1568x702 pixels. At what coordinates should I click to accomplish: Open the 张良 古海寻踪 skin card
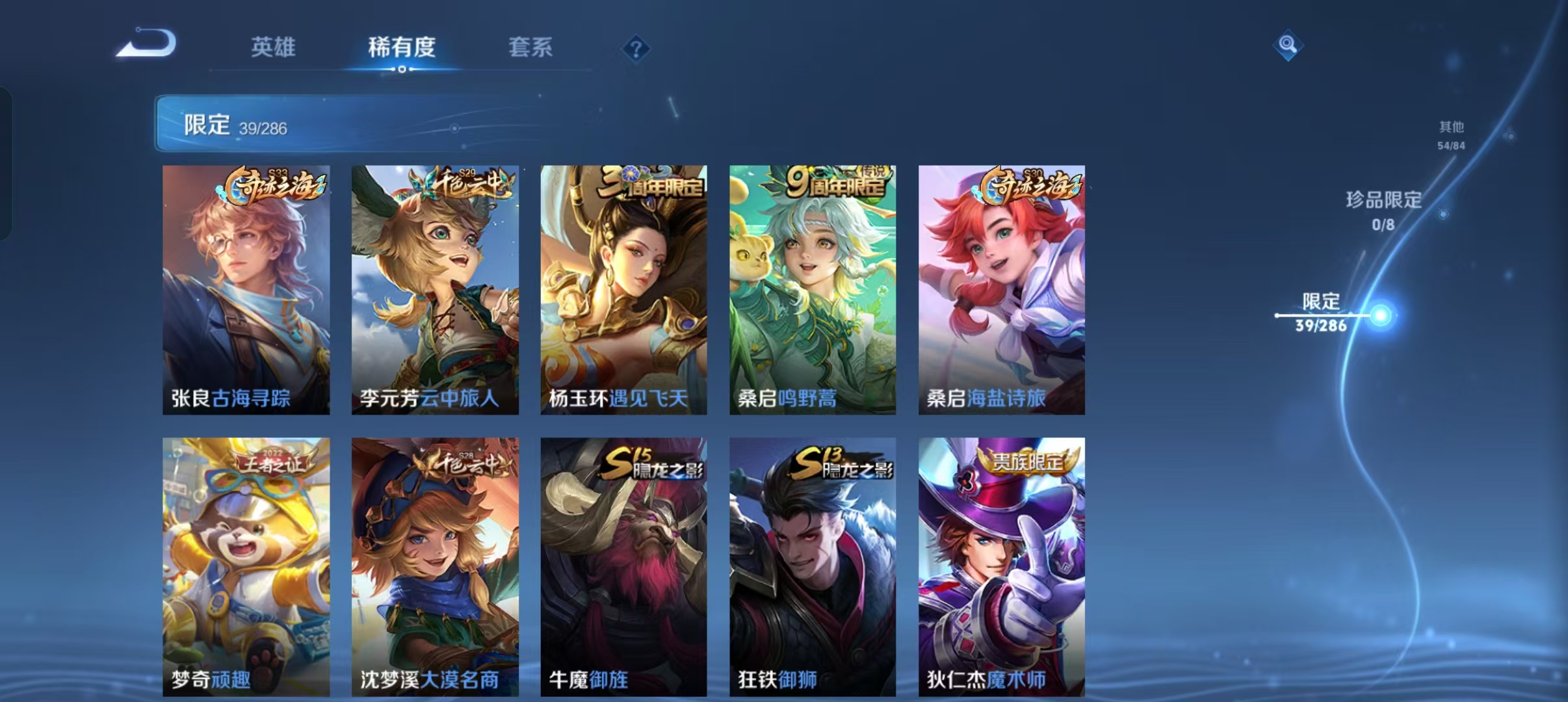tap(245, 289)
